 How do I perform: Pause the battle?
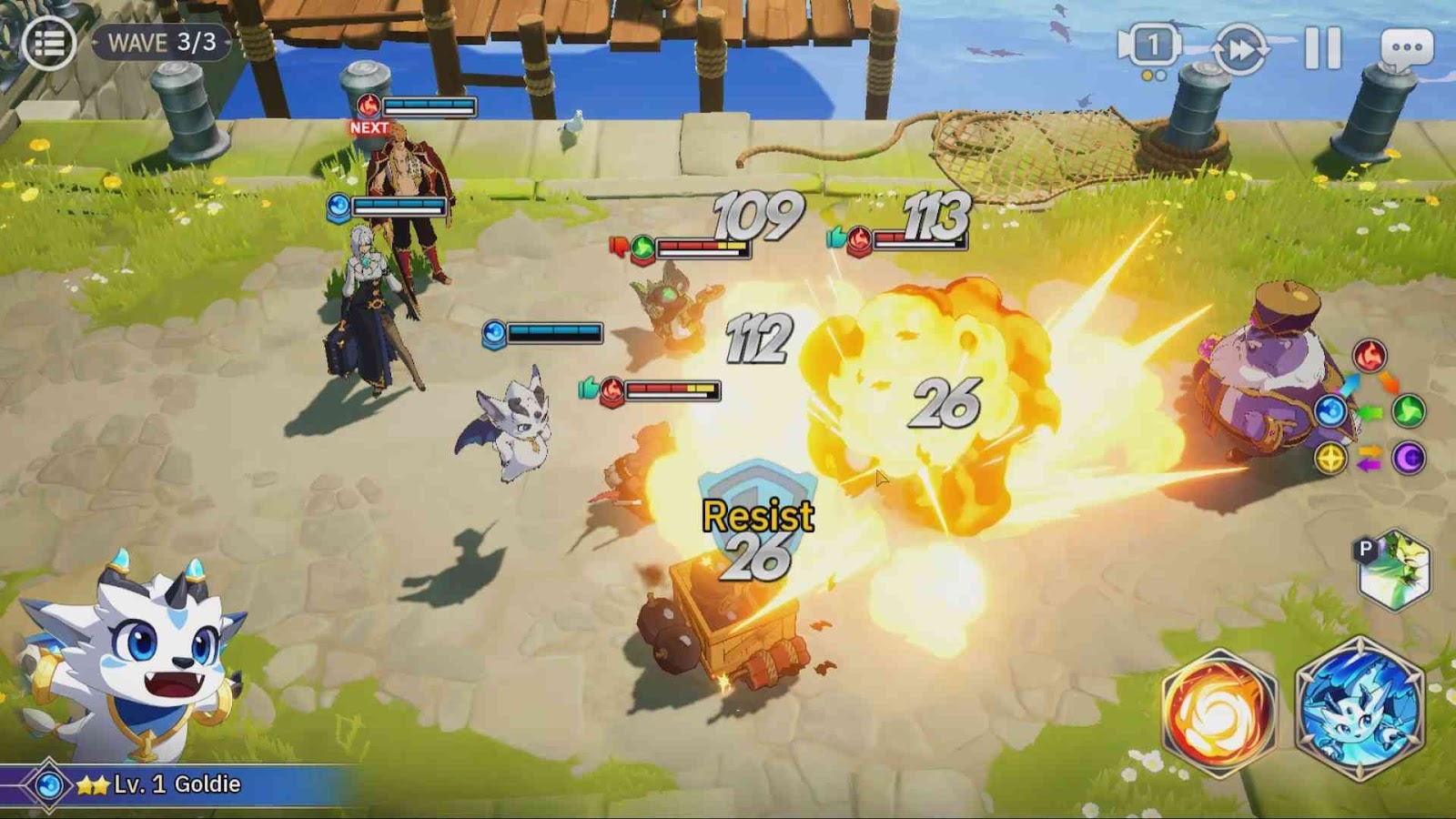[1322, 47]
